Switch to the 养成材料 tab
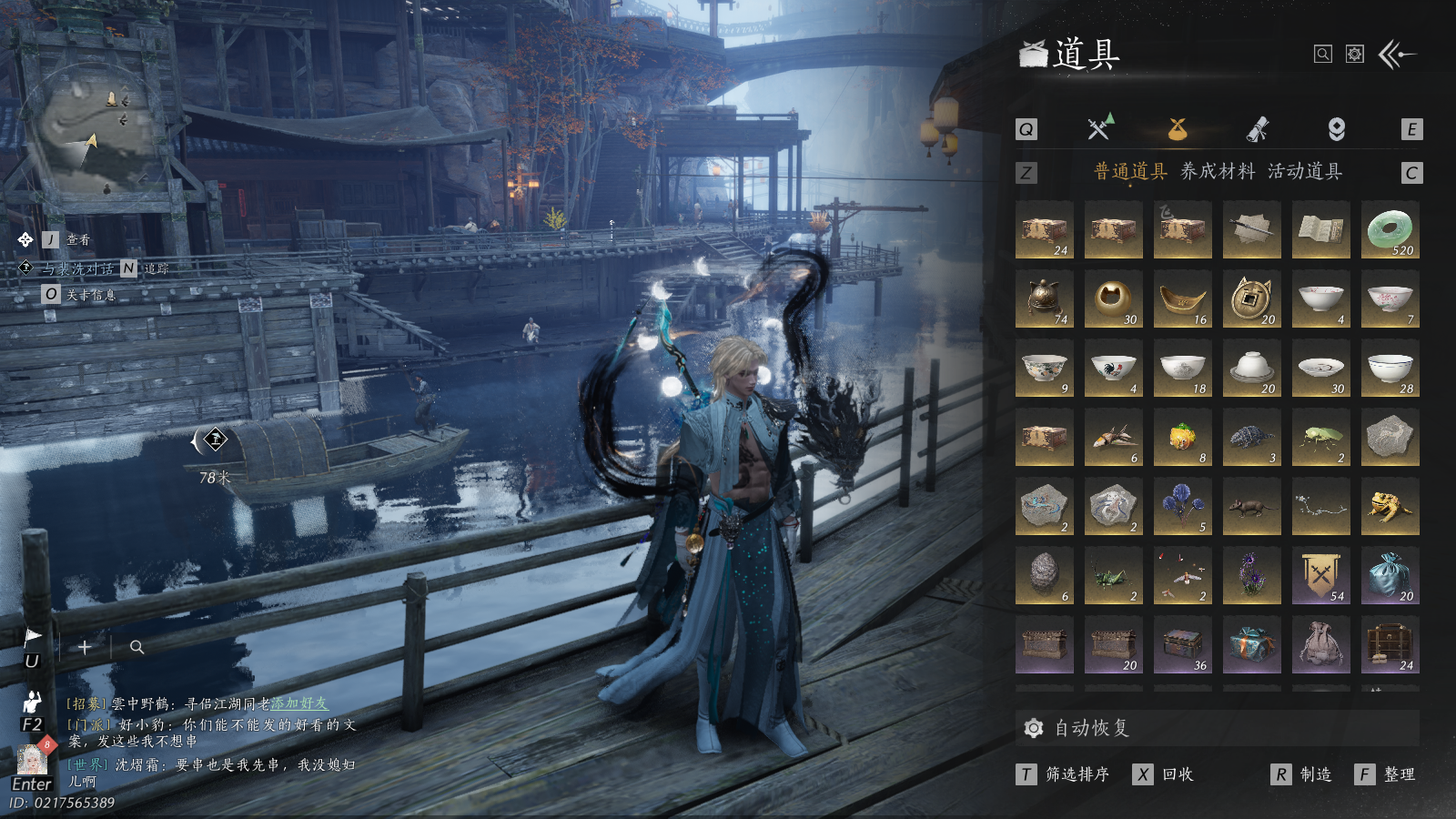This screenshot has height=819, width=1456. point(1218,171)
